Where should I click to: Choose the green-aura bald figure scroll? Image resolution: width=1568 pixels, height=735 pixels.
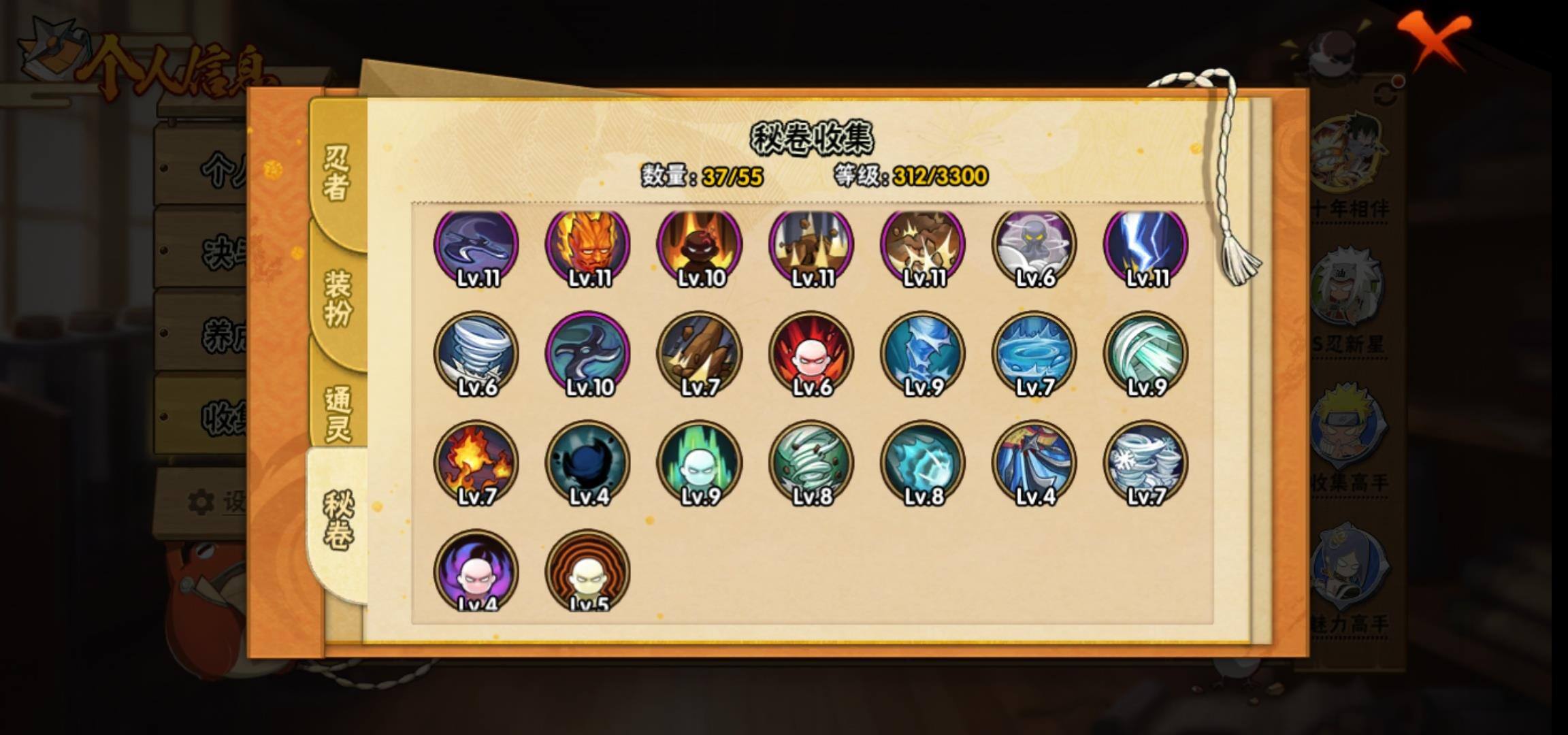[699, 463]
